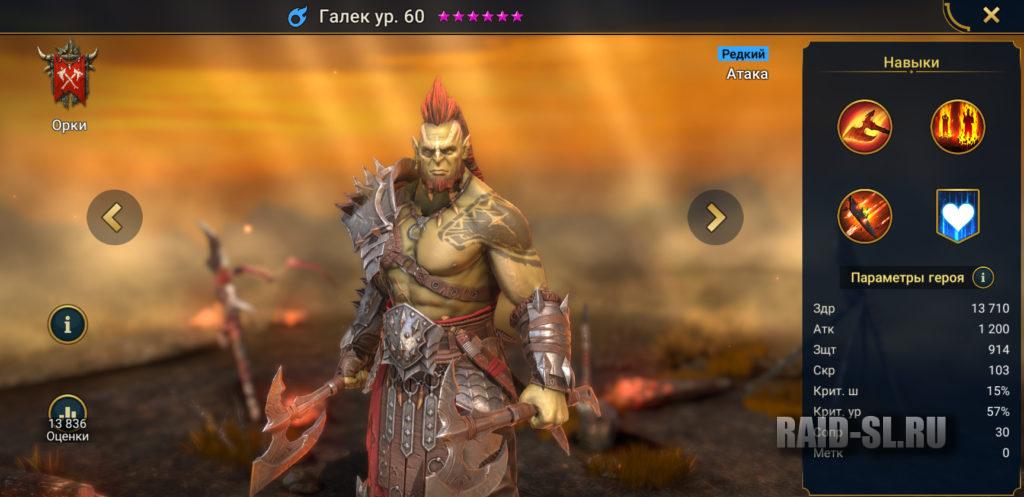The width and height of the screenshot is (1024, 497).
Task: Open the hero info round button
Action: click(x=68, y=324)
